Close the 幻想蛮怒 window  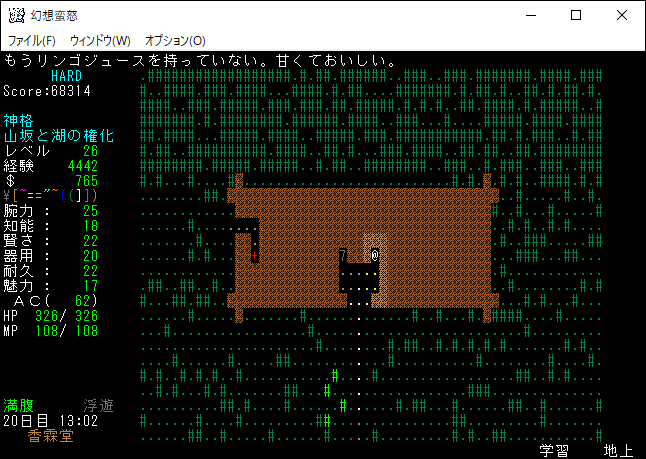(622, 15)
